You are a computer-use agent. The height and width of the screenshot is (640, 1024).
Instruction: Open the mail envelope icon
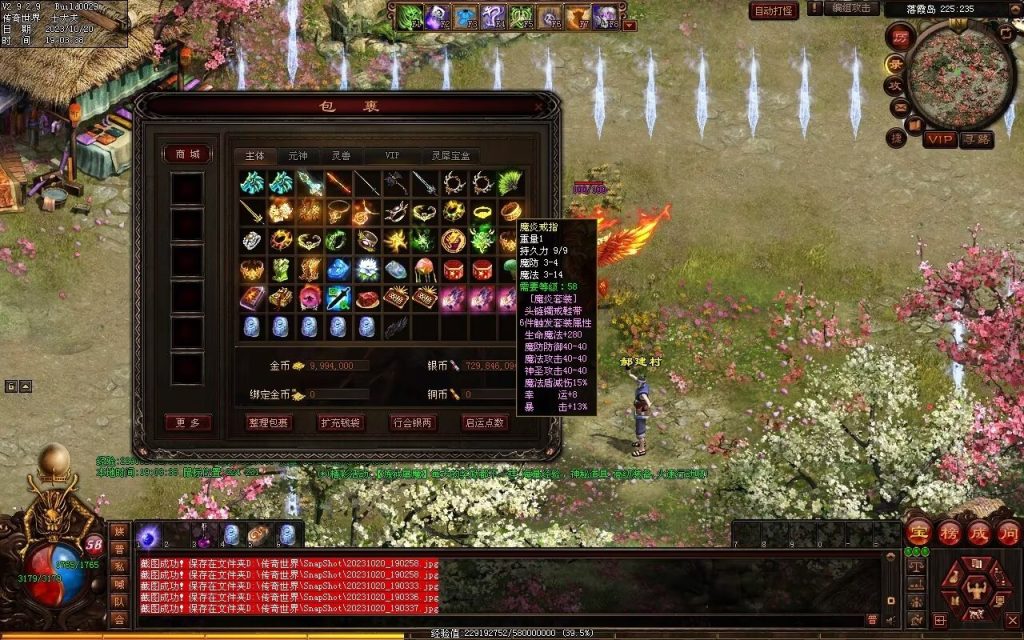click(900, 108)
